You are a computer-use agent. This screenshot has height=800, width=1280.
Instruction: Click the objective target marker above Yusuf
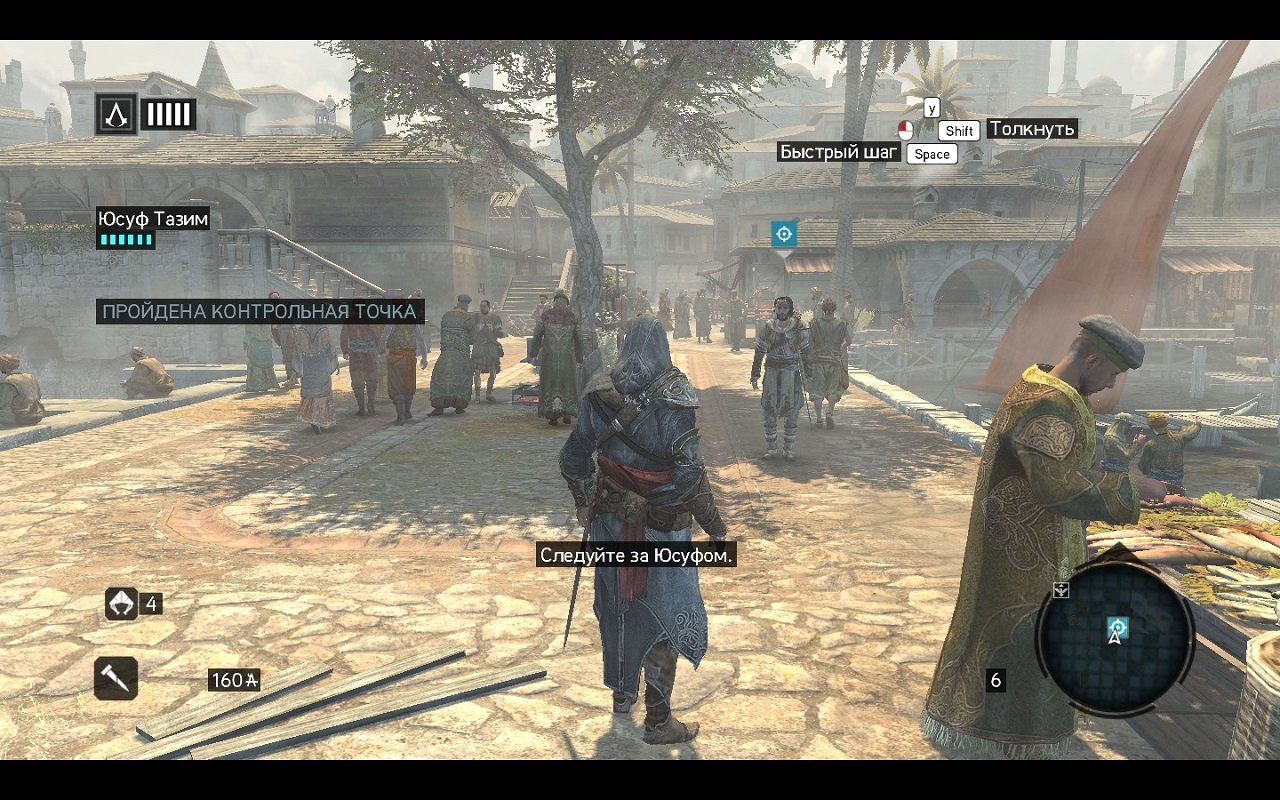click(784, 234)
